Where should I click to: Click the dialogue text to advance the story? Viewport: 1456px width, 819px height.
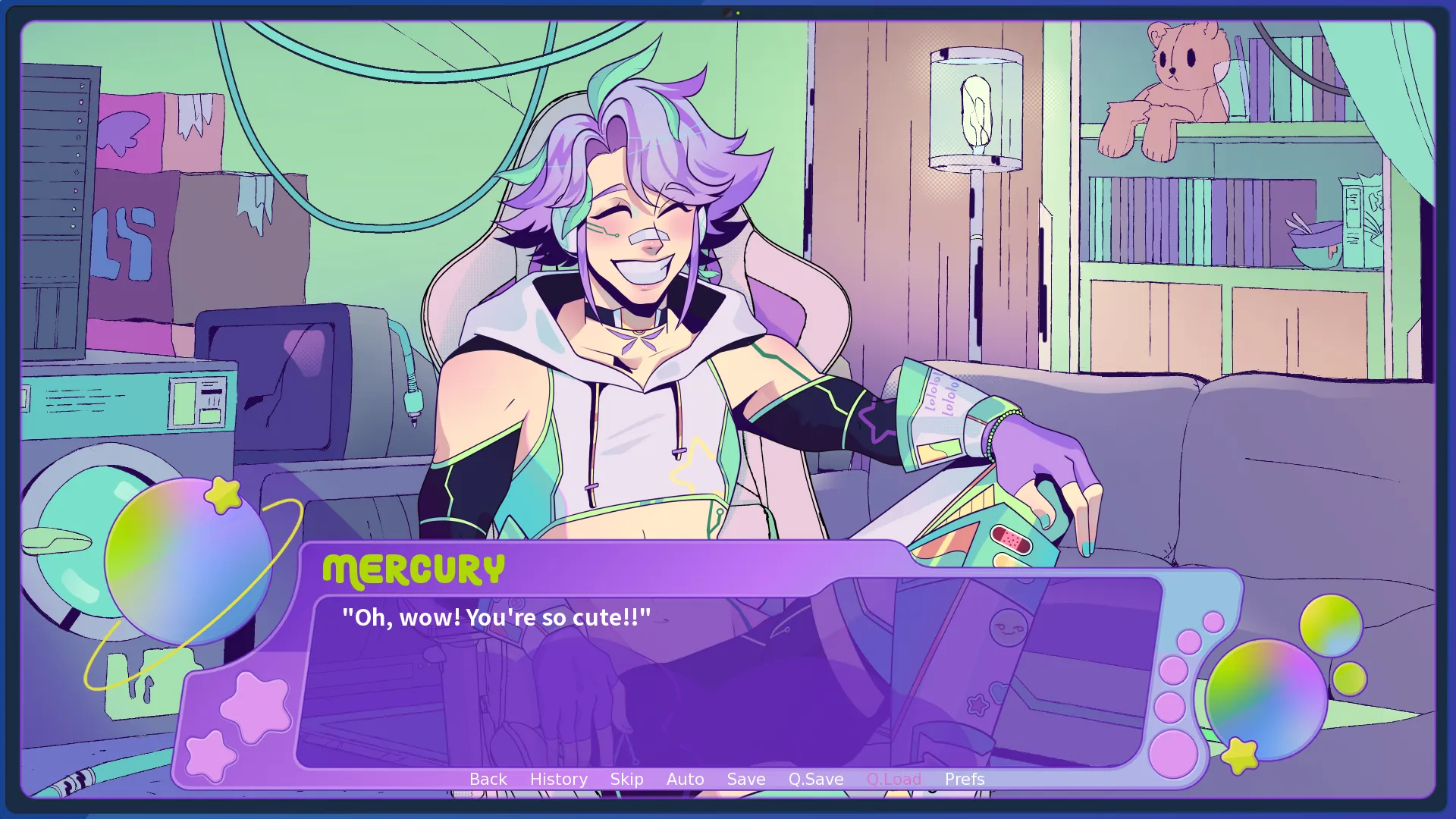497,617
